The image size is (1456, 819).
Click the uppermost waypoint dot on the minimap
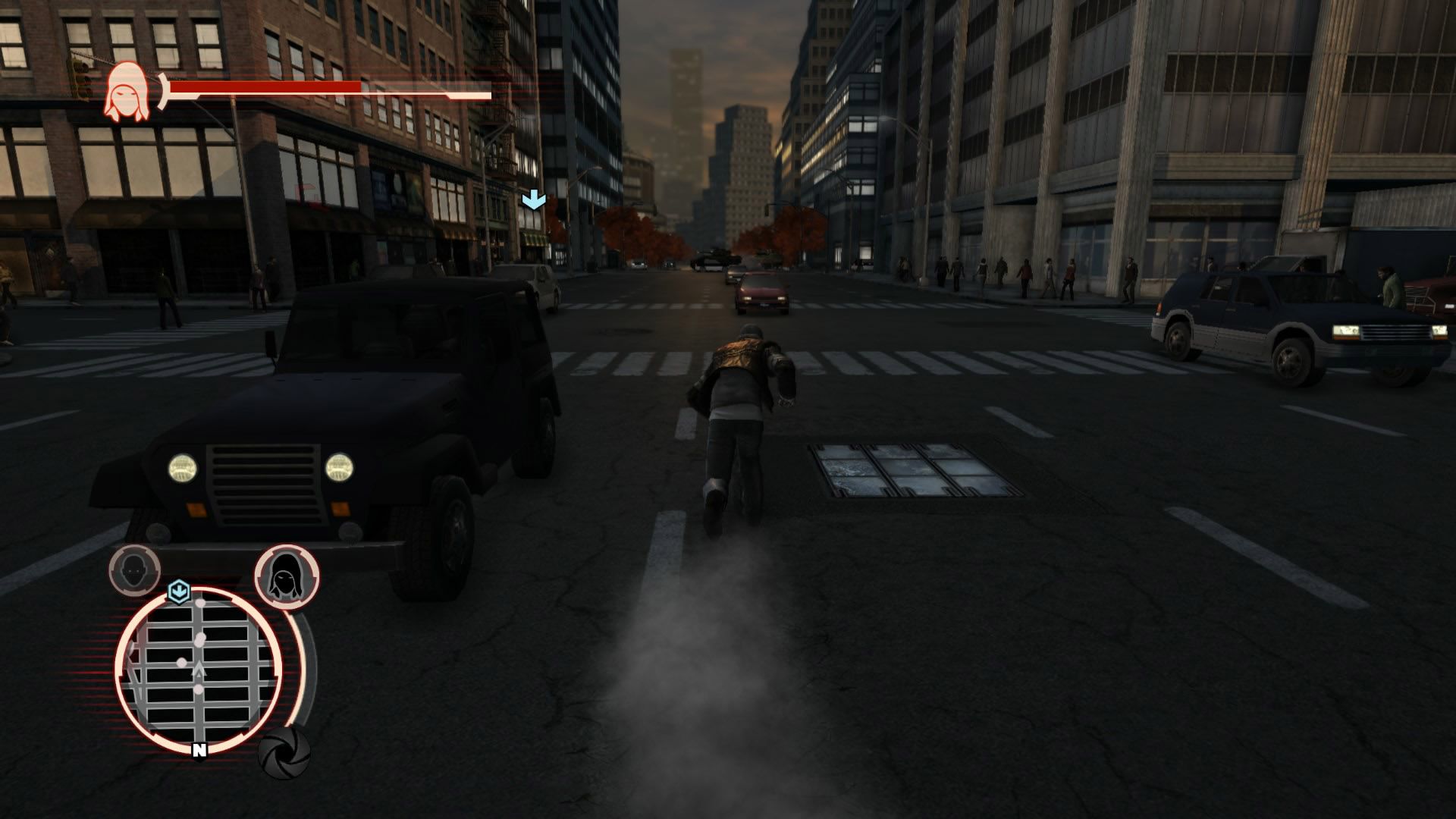click(199, 604)
